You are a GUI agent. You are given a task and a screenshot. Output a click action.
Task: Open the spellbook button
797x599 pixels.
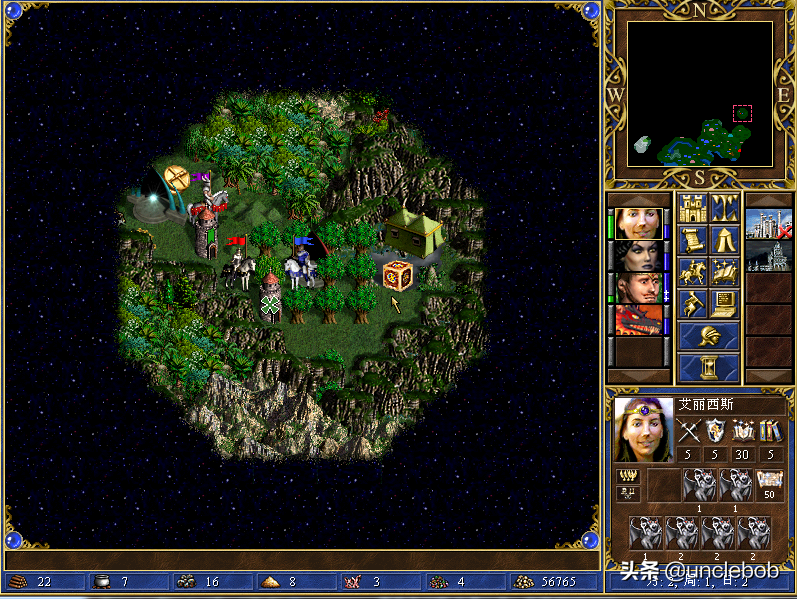[x=724, y=271]
